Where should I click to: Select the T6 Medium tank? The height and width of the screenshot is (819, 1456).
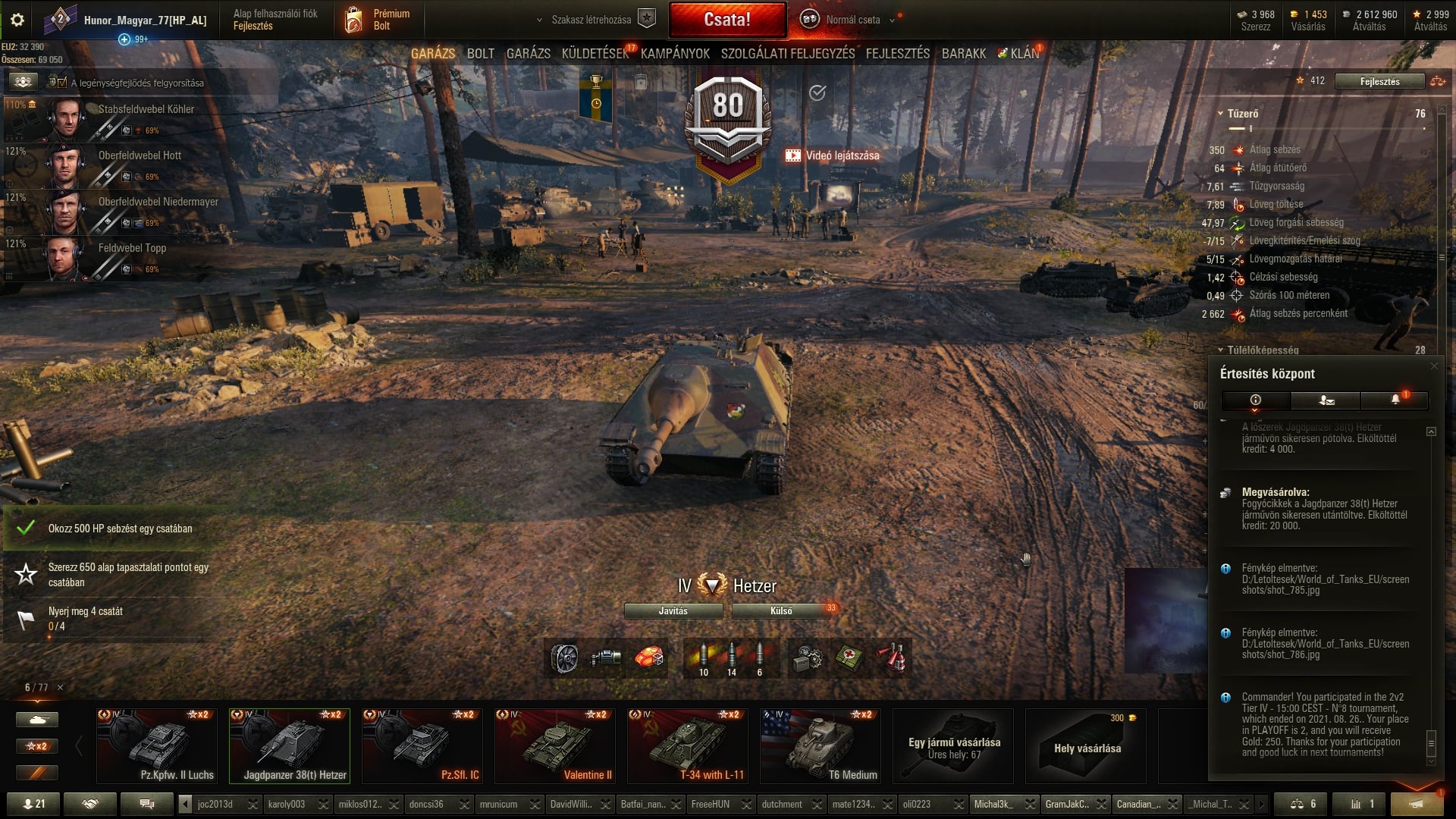820,746
